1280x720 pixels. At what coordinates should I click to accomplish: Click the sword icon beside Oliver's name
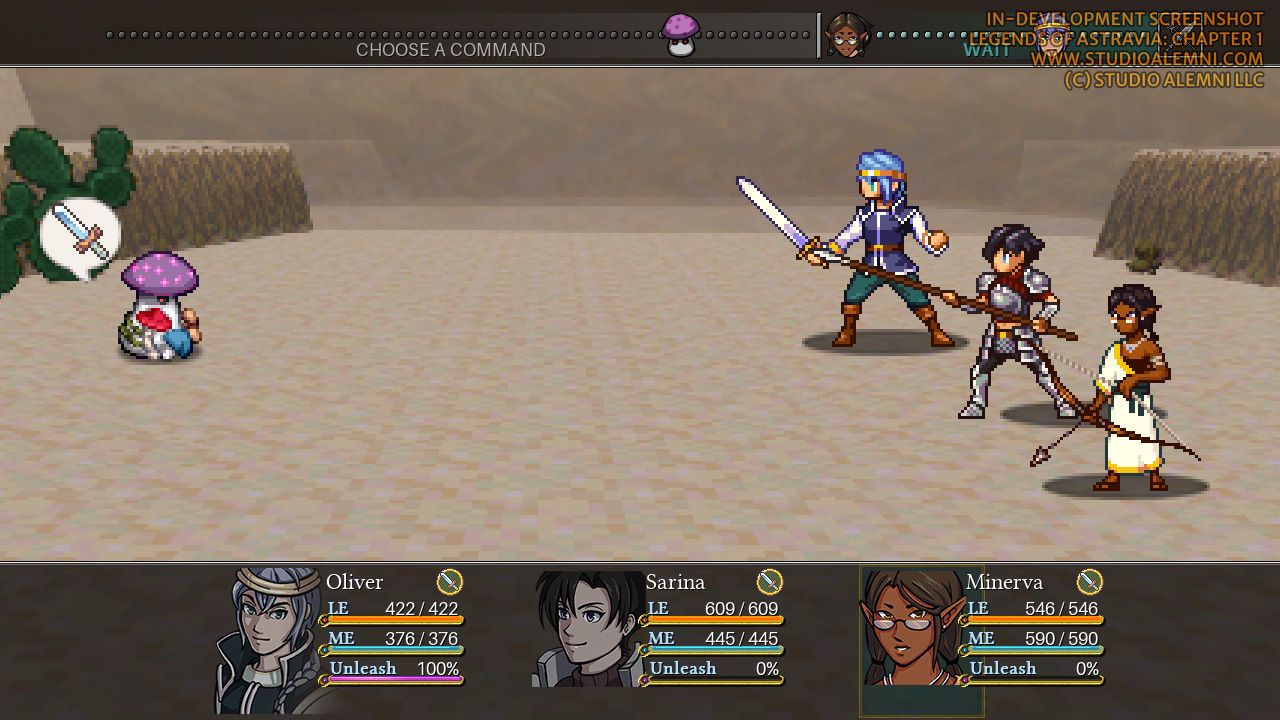coord(450,582)
